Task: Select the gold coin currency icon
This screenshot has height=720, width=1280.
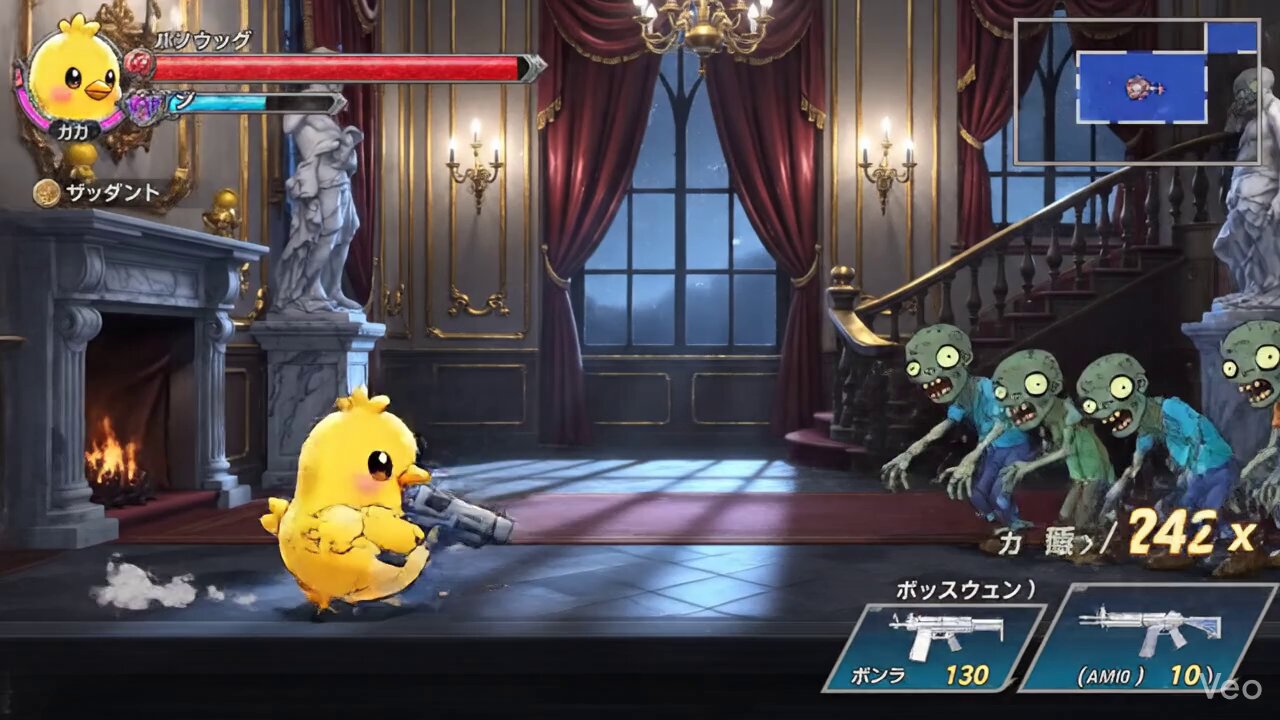Action: (46, 193)
